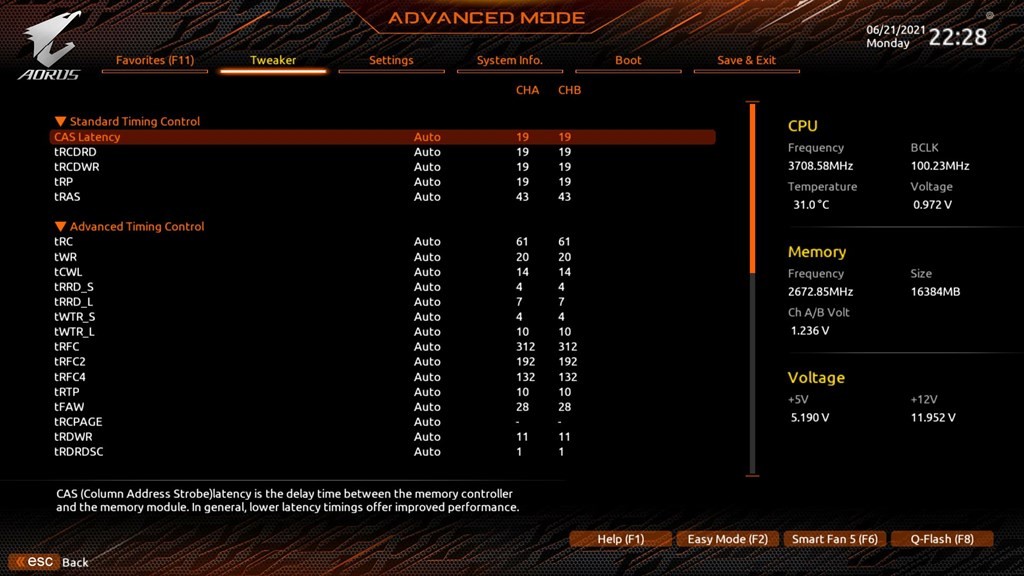Switch to the Boot tab
The image size is (1024, 576).
628,60
